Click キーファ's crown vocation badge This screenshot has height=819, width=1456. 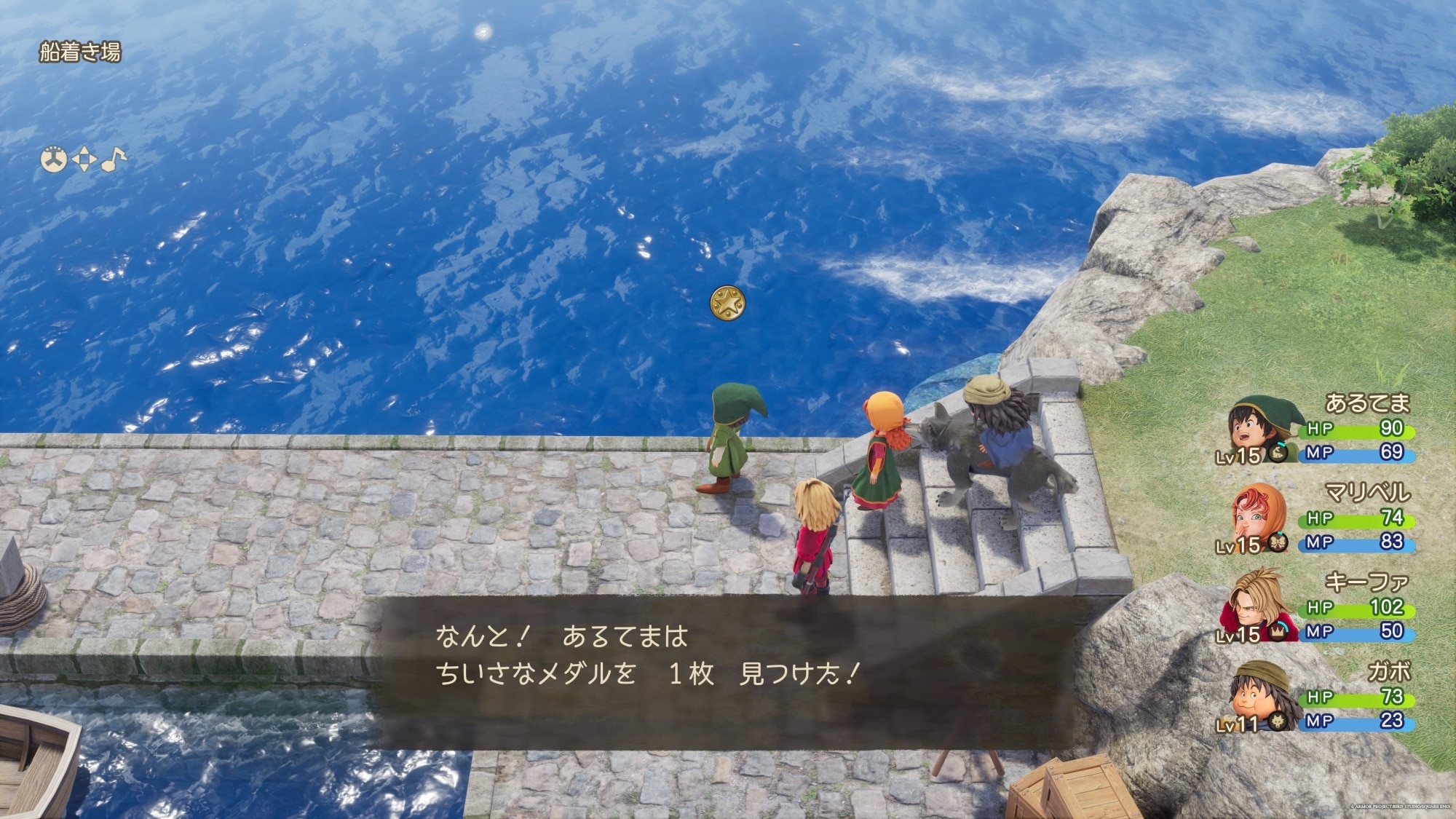pyautogui.click(x=1277, y=633)
